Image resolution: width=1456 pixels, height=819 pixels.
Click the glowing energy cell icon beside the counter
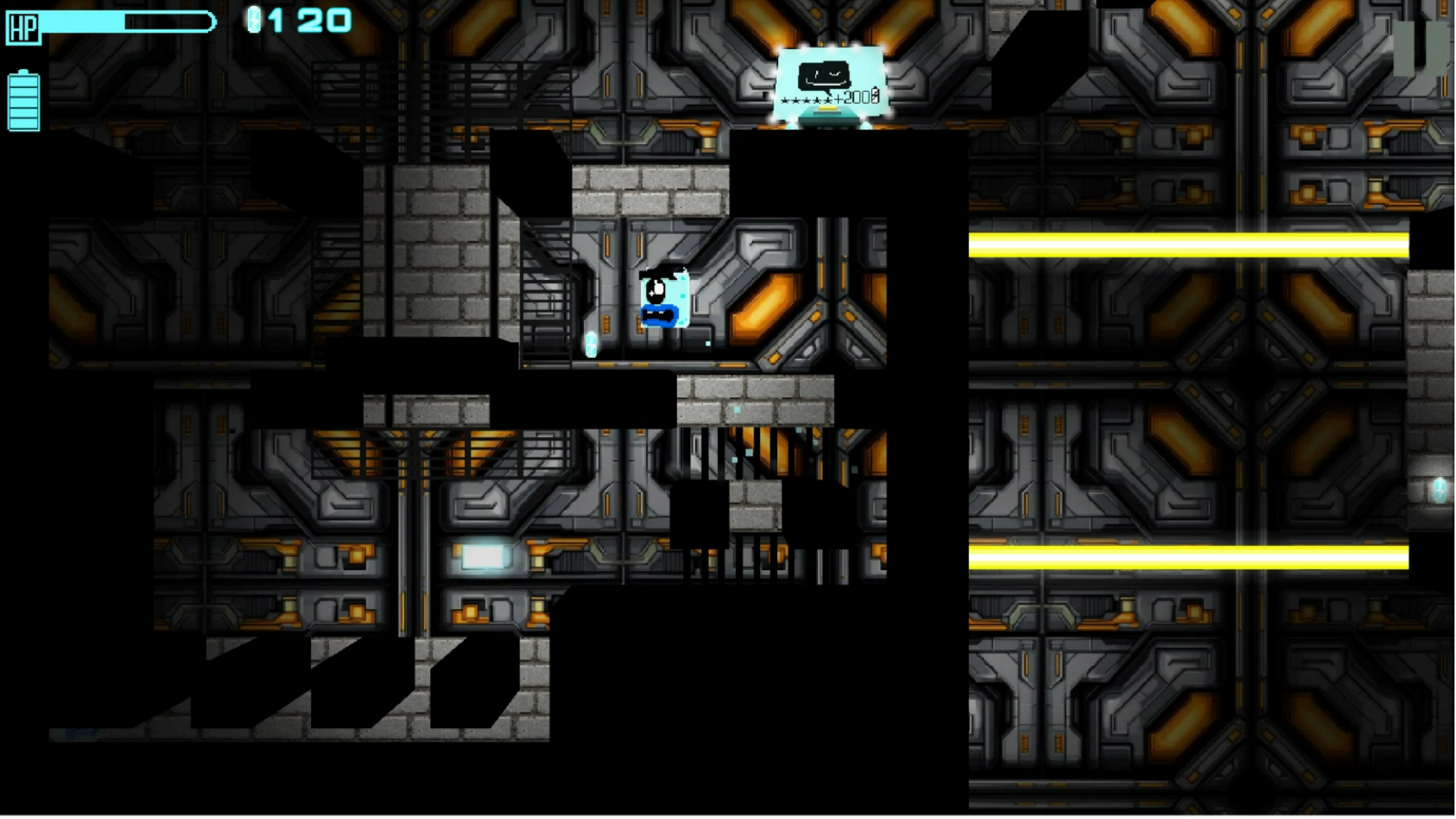pyautogui.click(x=256, y=20)
